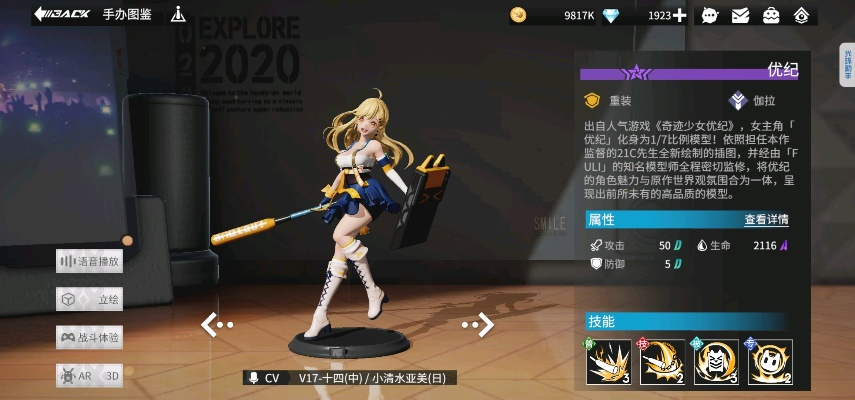
Task: Start the battle trial (战斗体验)
Action: [x=90, y=337]
